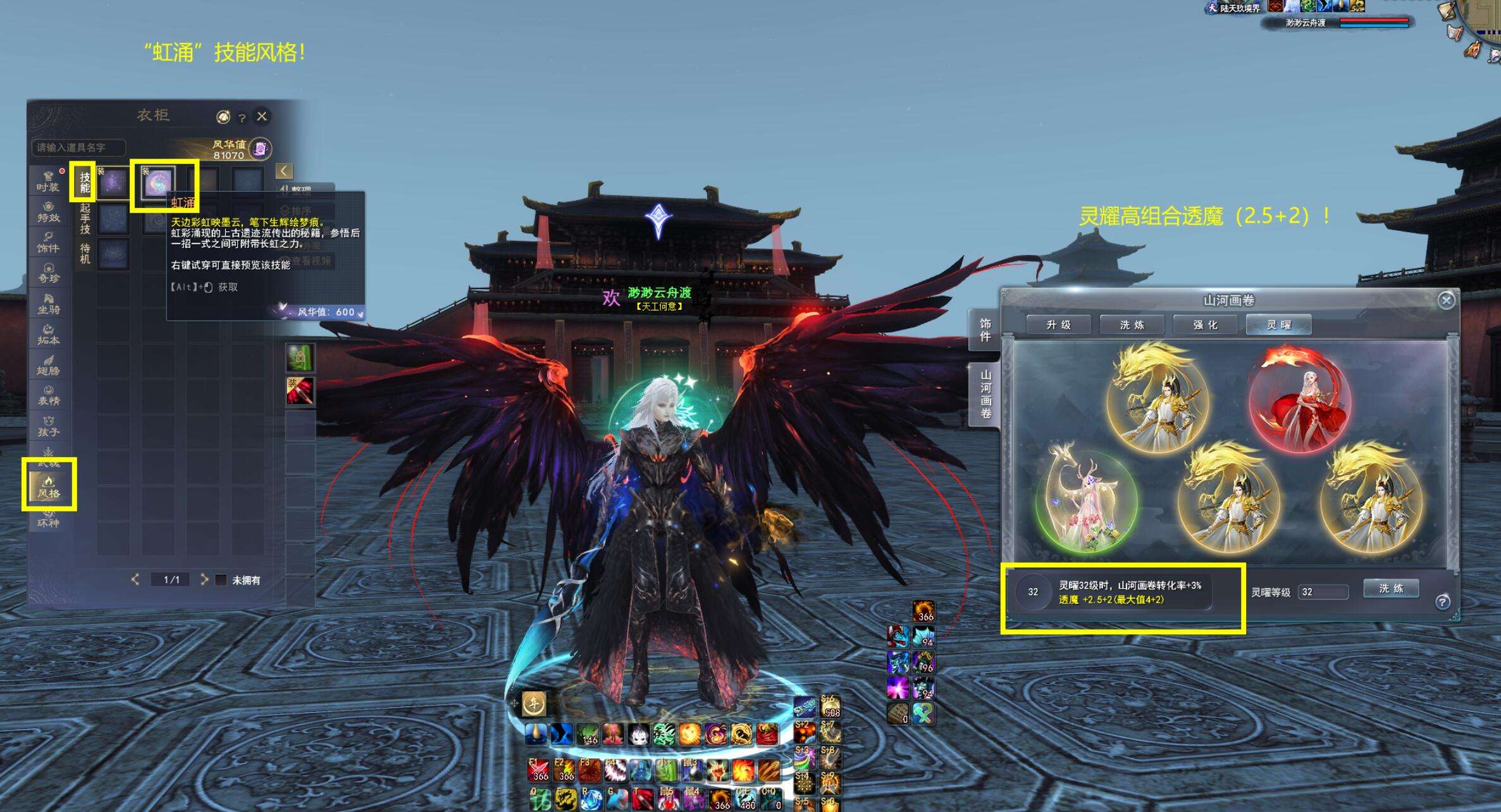Switch to the 起手技 sub-tab
The image size is (1501, 812).
pos(85,219)
